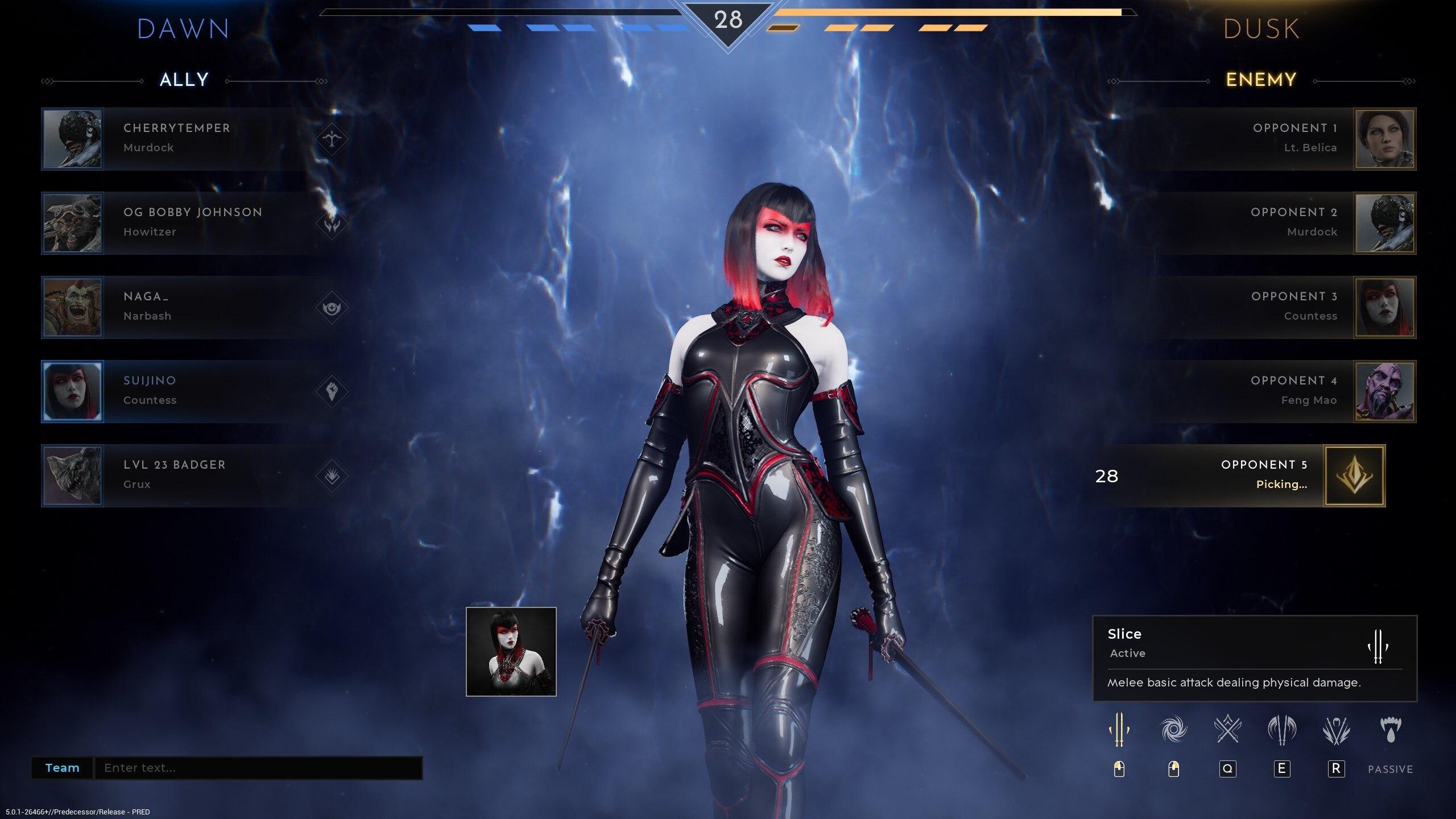View the fangs passive ability icon
Viewport: 1456px width, 819px height.
click(1391, 730)
